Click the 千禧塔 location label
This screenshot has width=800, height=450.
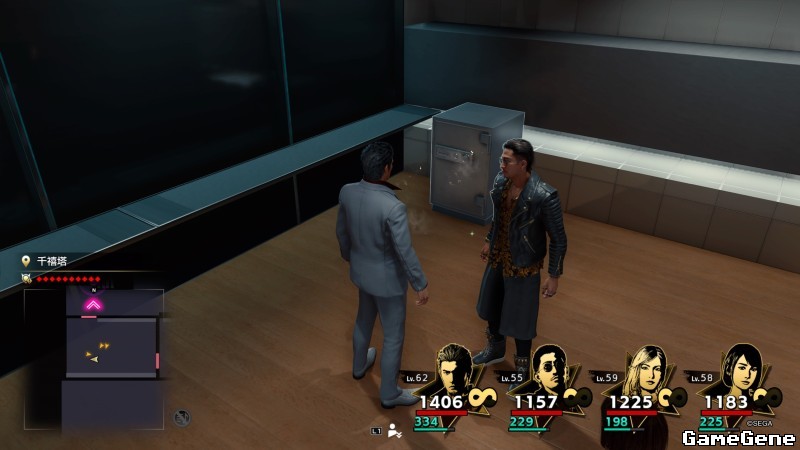[51, 261]
